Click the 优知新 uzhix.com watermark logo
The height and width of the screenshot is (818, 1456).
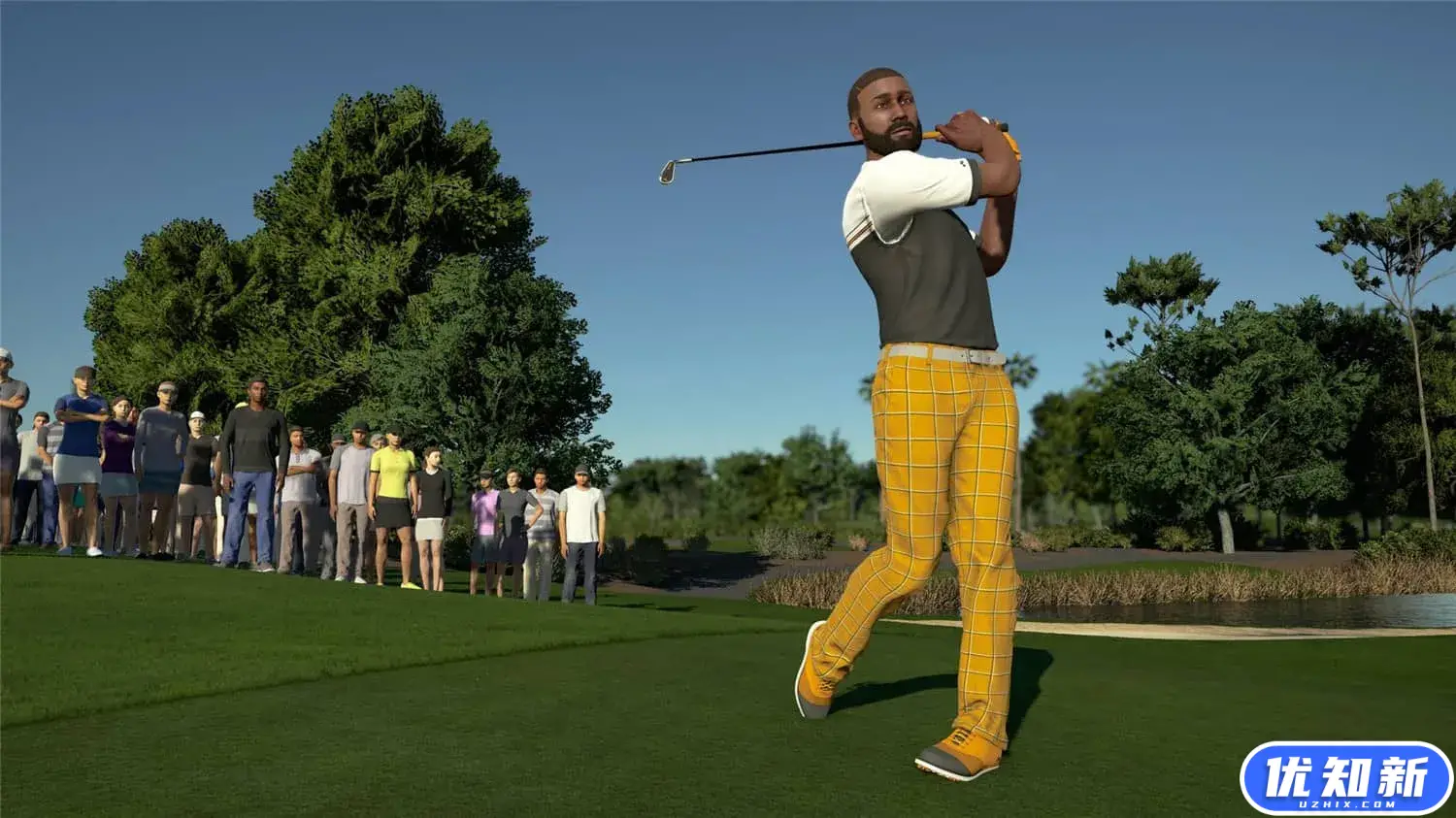click(1345, 777)
